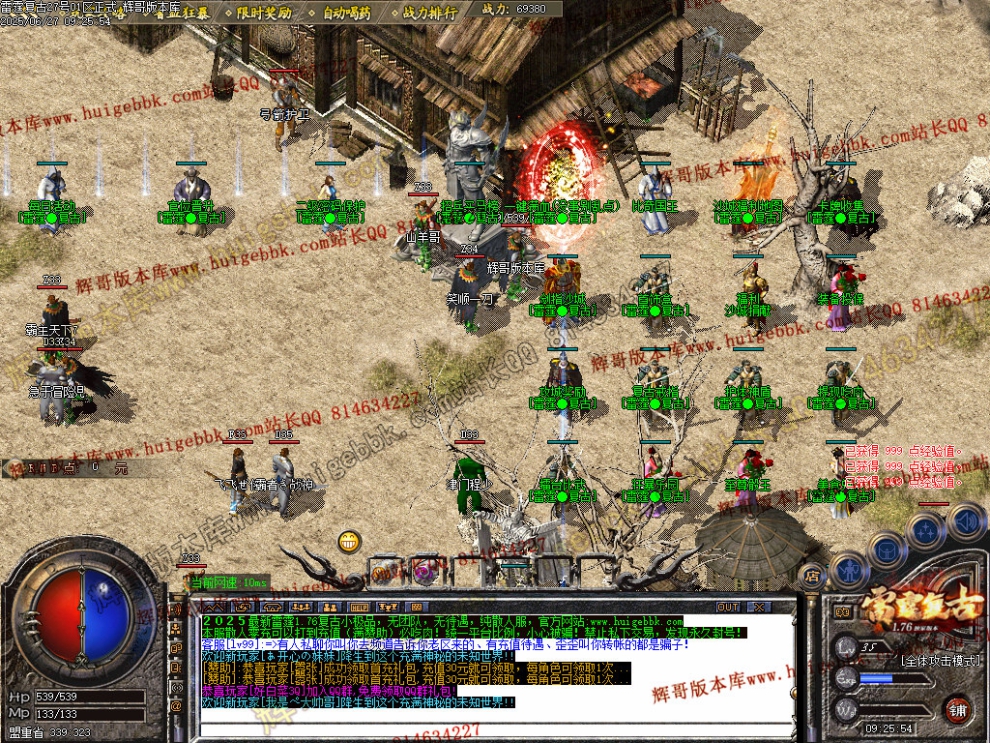This screenshot has height=743, width=990.
Task: Open the red 铺 stall button
Action: click(x=957, y=710)
